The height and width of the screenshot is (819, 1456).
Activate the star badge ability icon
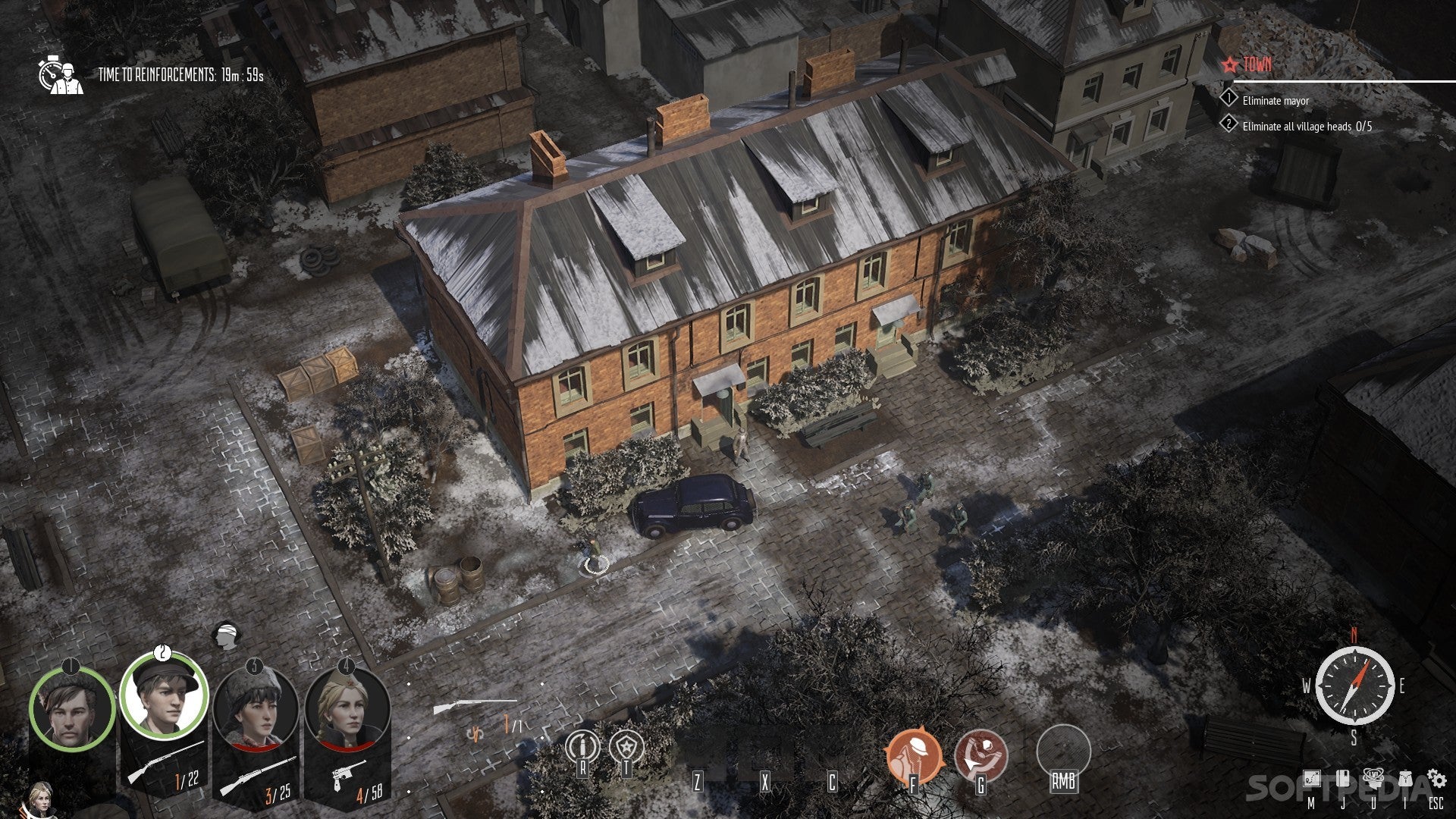627,747
